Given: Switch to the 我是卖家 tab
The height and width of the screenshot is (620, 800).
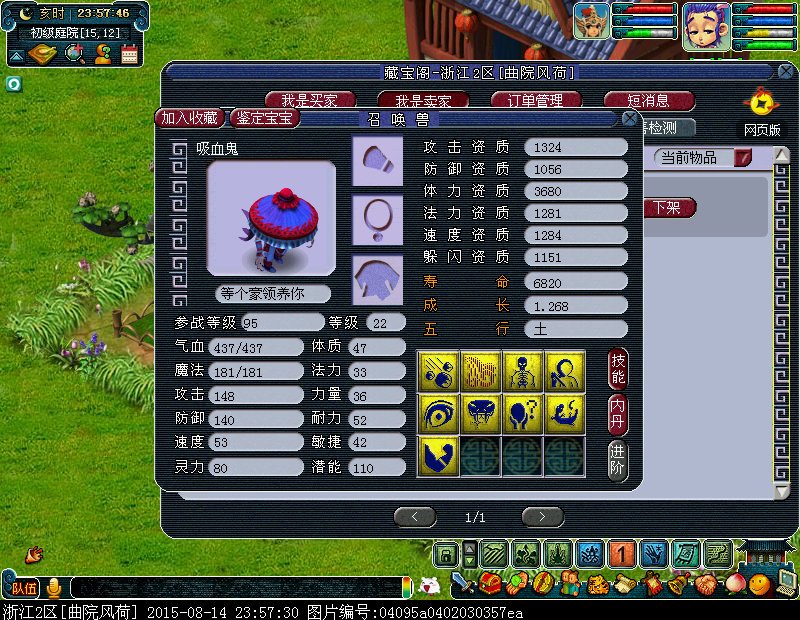Looking at the screenshot, I should [423, 101].
